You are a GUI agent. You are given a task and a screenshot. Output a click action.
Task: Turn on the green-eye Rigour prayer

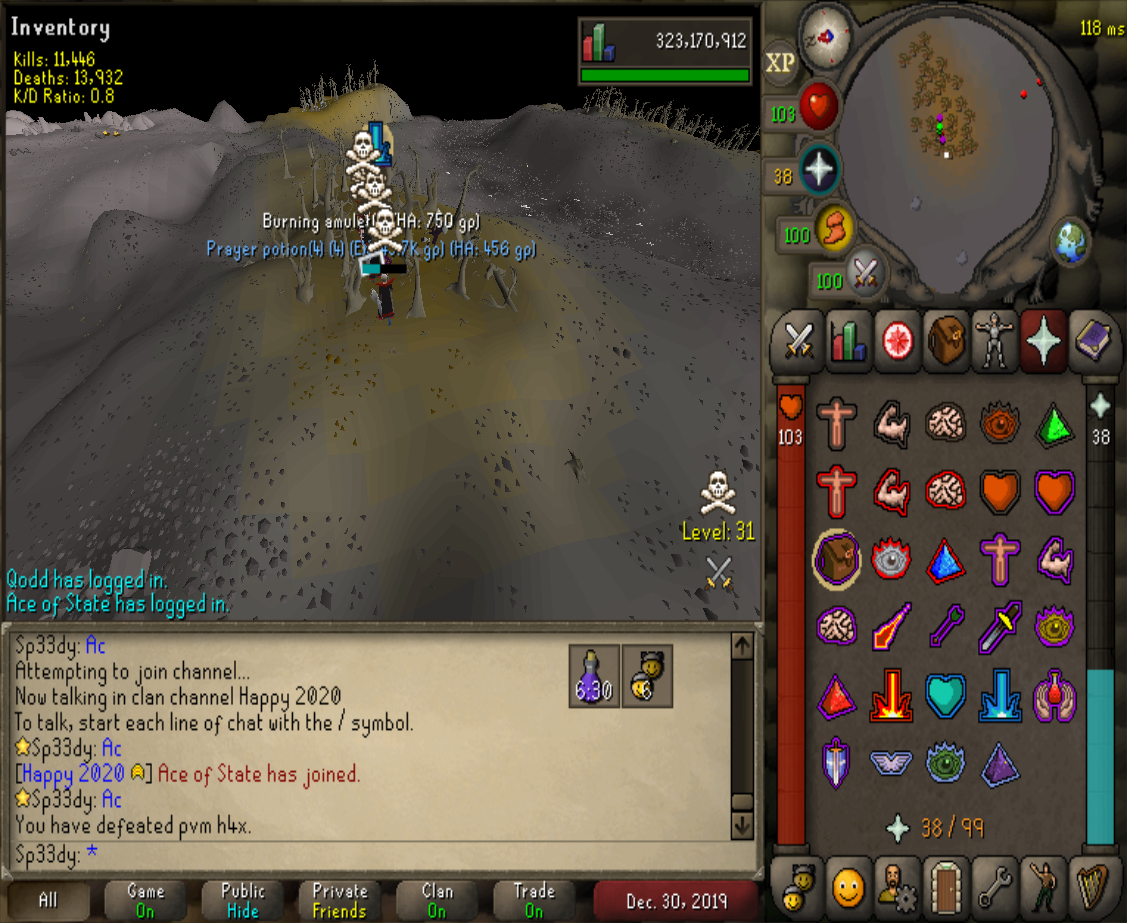(x=945, y=763)
